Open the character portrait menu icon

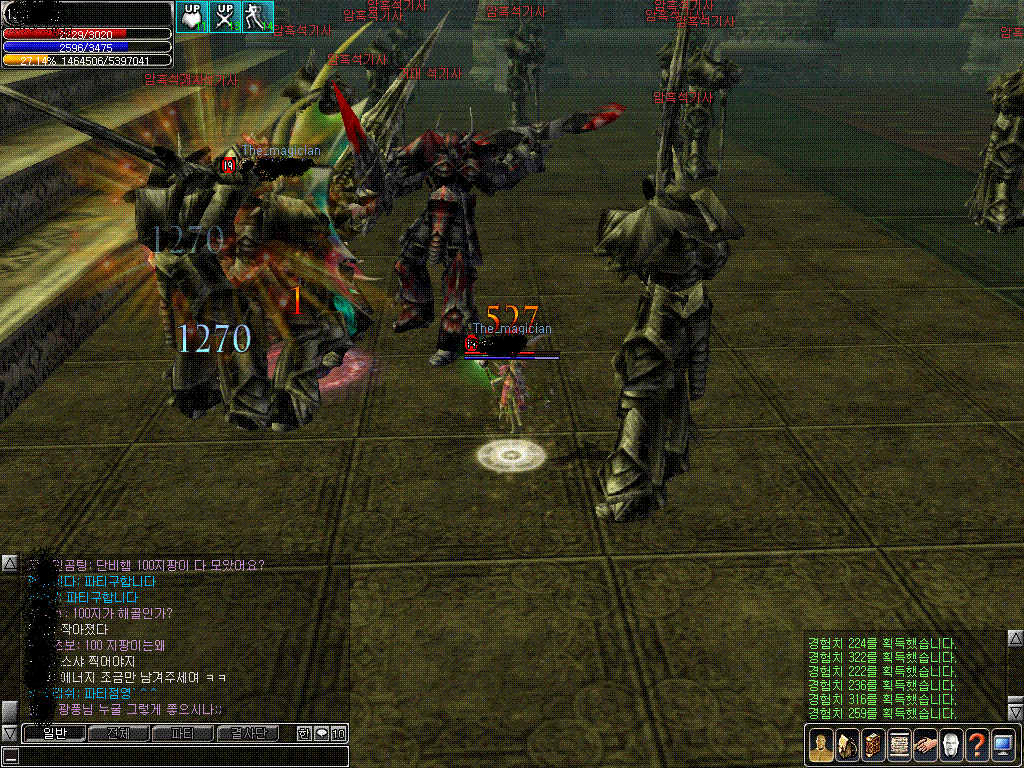(x=821, y=745)
